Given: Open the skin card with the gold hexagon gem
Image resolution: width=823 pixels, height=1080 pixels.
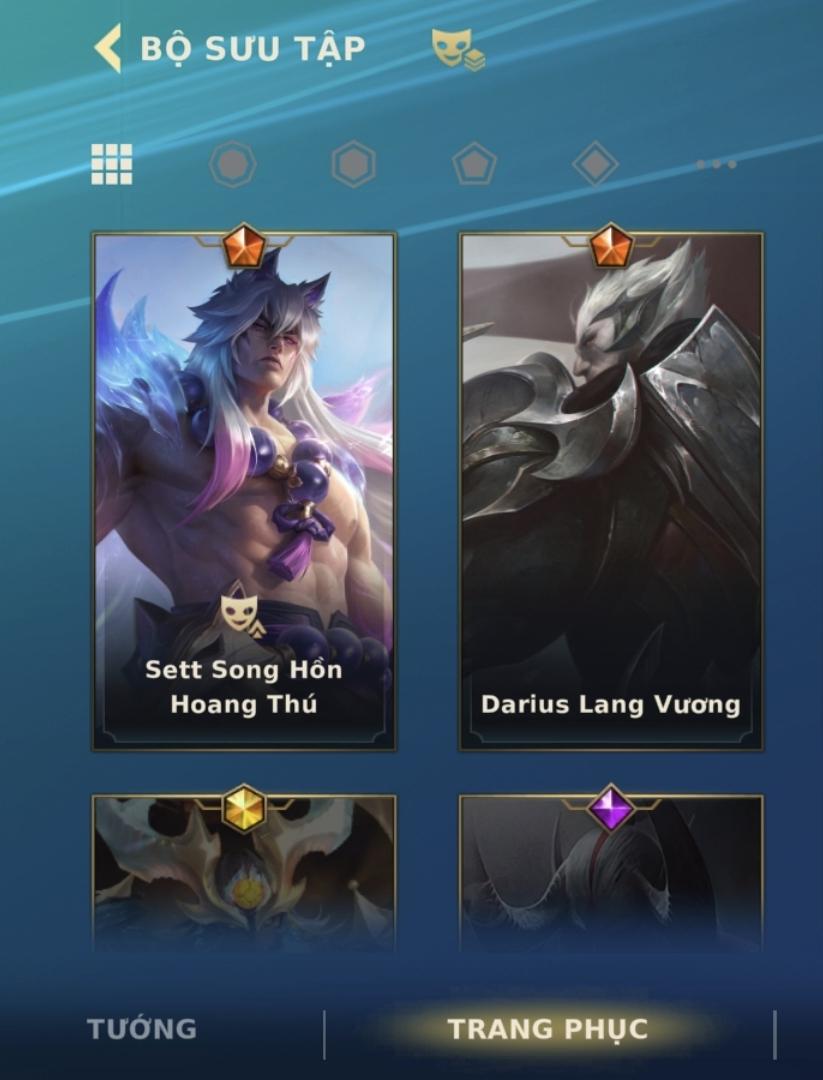Looking at the screenshot, I should 244,872.
